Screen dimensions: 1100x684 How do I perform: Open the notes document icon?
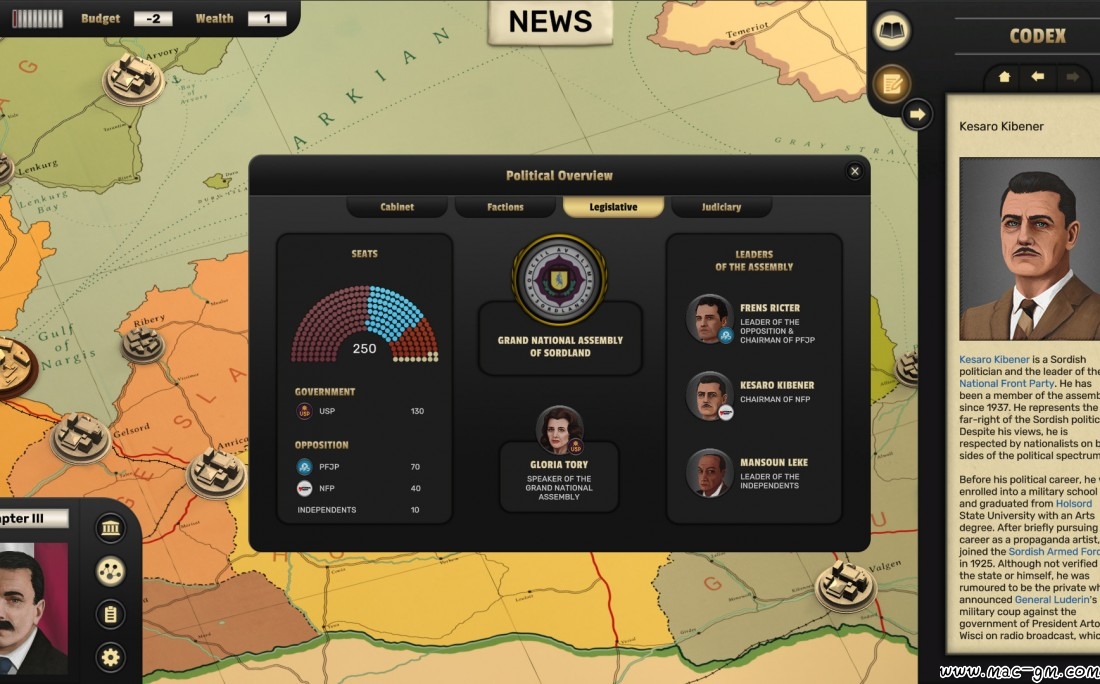[891, 83]
